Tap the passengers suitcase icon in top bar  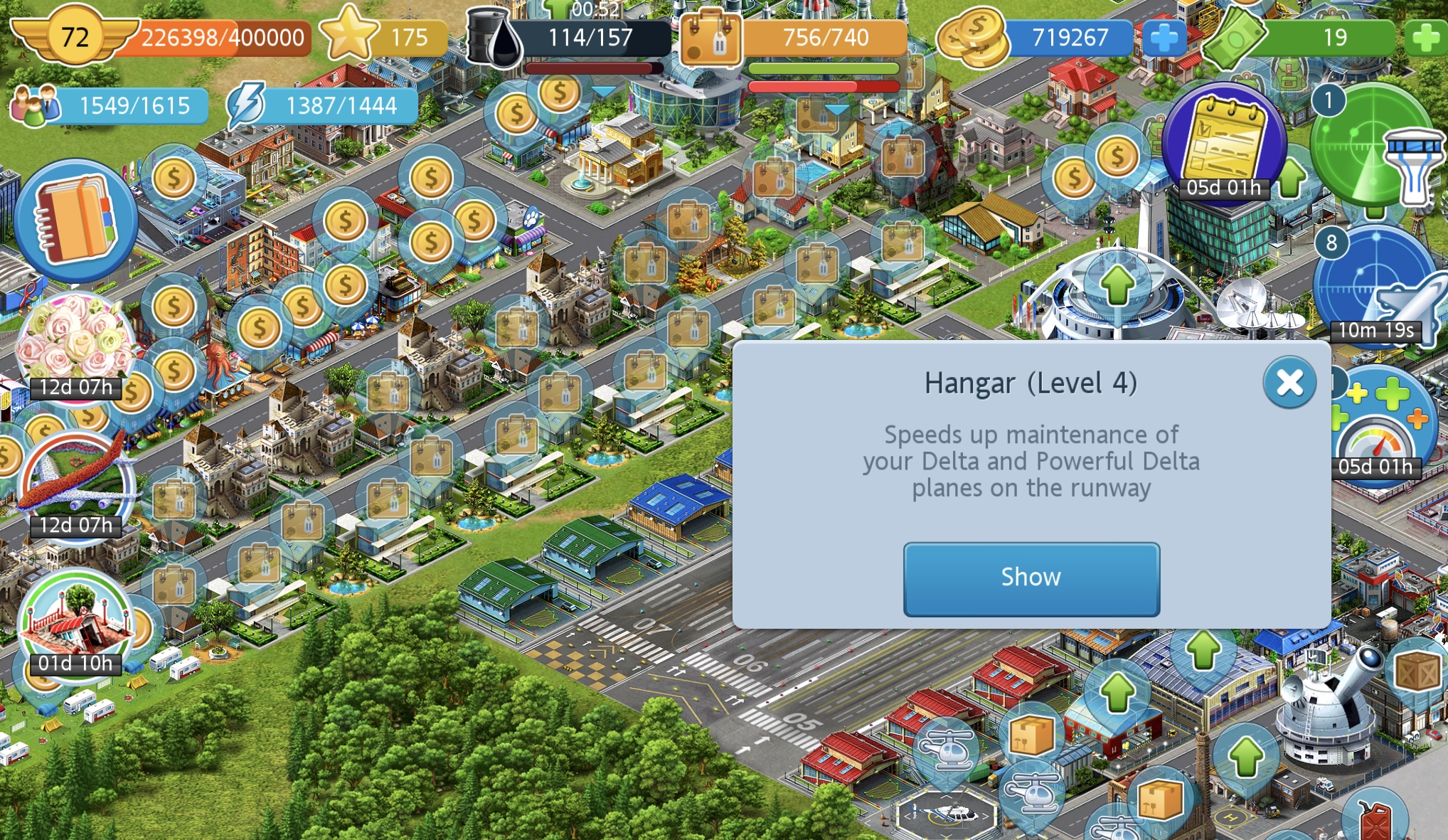pos(711,38)
